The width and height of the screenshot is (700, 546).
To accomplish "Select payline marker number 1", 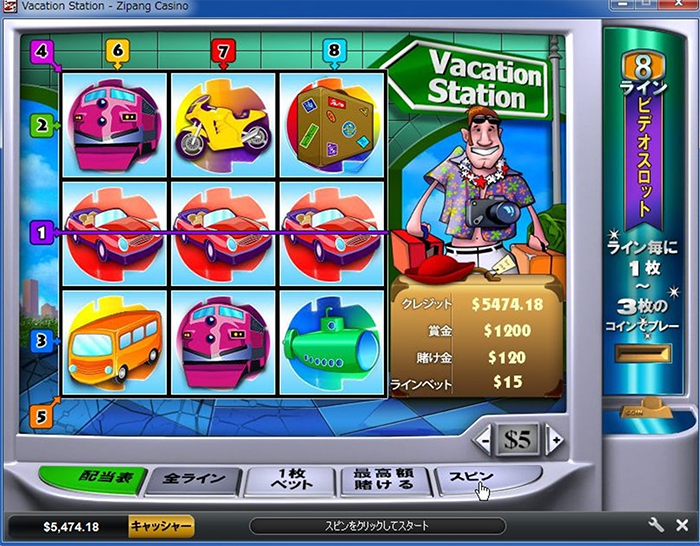I will [x=41, y=232].
